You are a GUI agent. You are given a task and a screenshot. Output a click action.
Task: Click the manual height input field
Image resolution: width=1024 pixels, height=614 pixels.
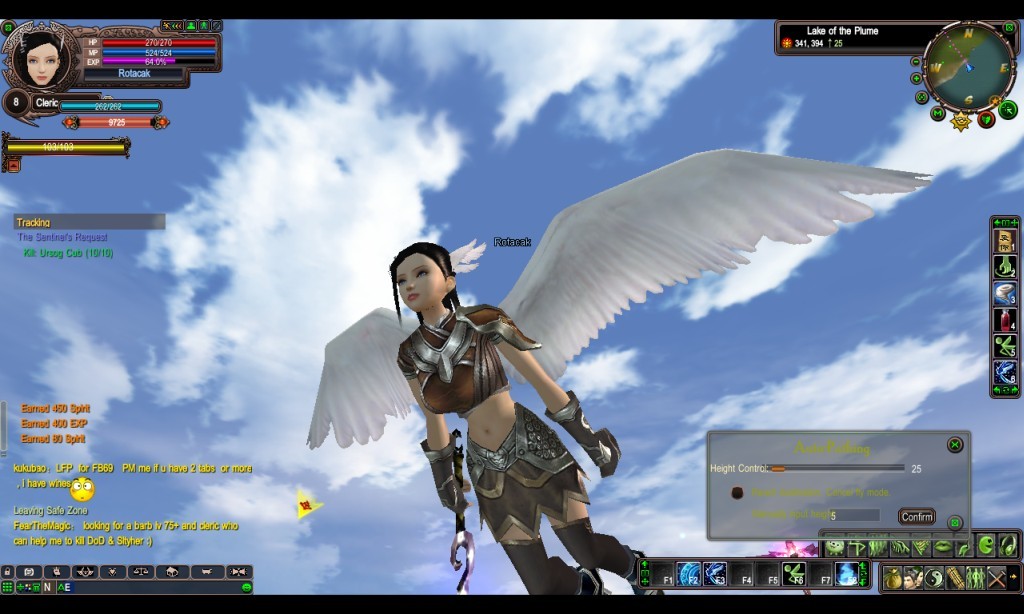coord(853,515)
